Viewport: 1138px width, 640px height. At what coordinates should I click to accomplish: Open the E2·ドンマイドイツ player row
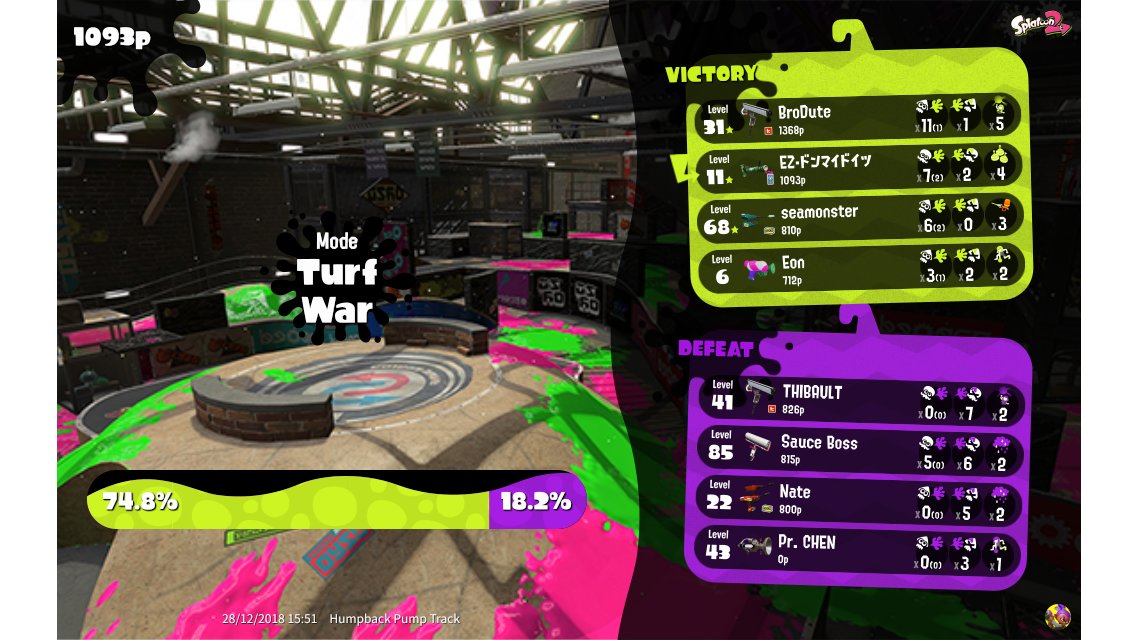858,168
